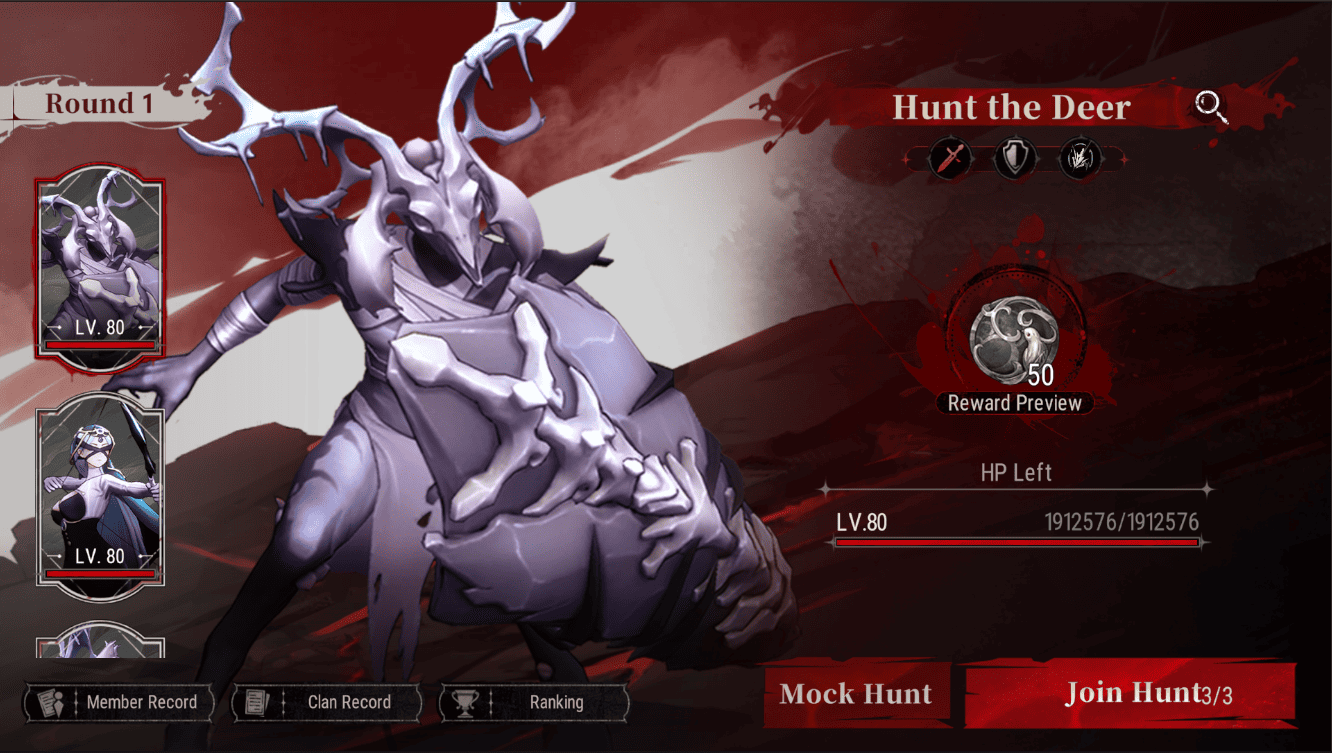Start the hunt with Join Hunt

point(1130,693)
